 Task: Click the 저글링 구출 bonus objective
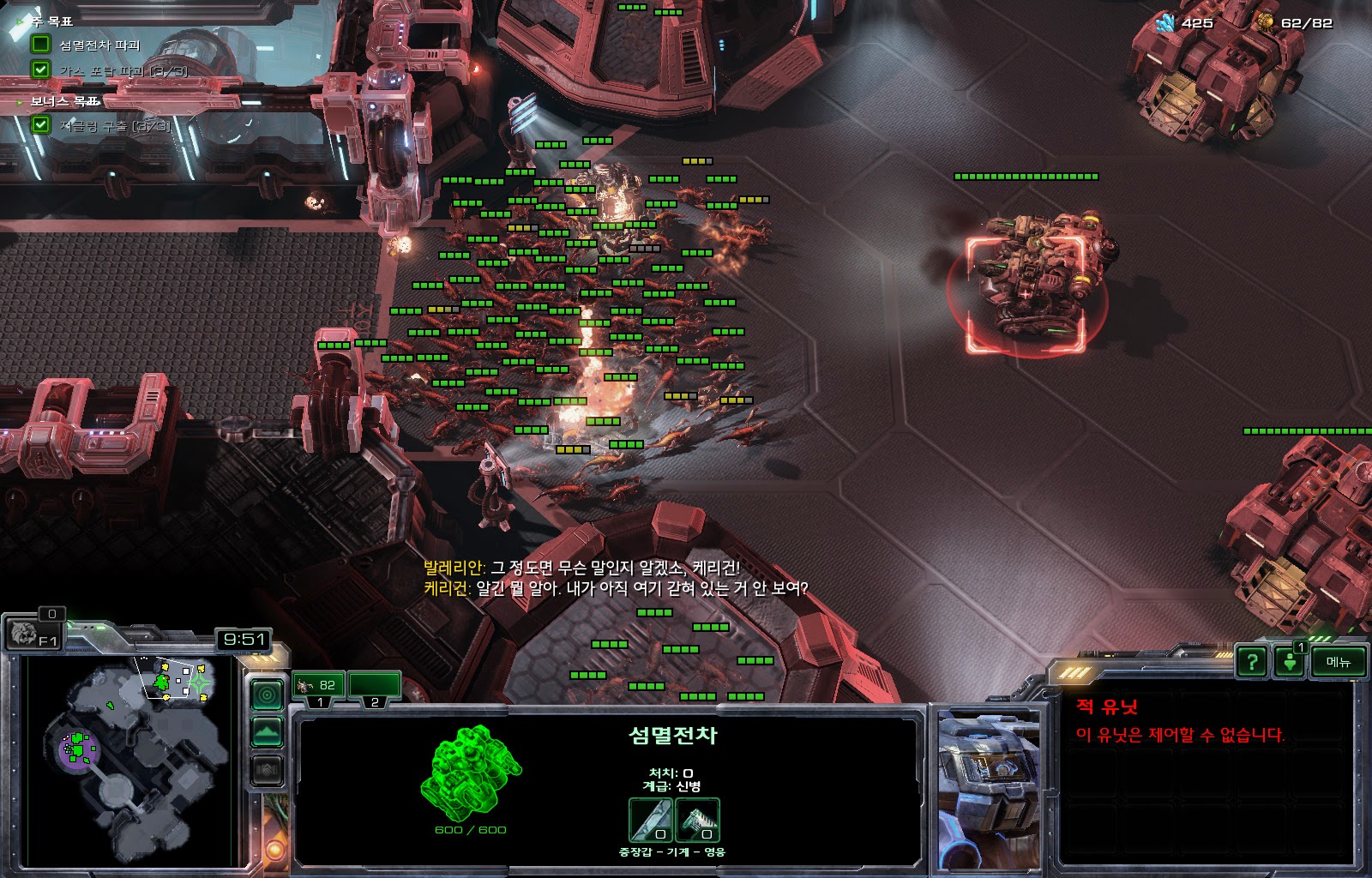click(x=115, y=125)
